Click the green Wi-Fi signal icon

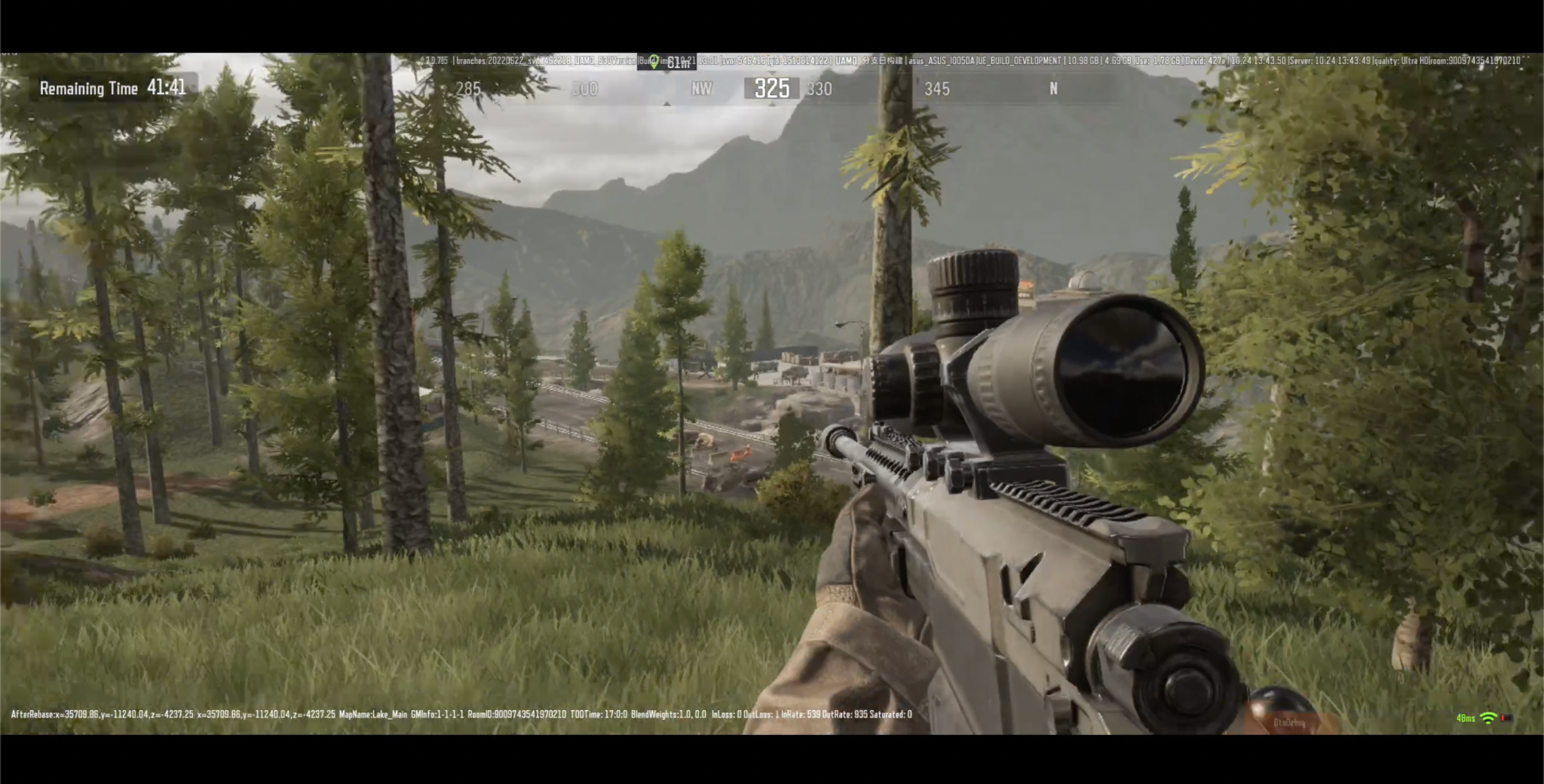pos(1487,718)
